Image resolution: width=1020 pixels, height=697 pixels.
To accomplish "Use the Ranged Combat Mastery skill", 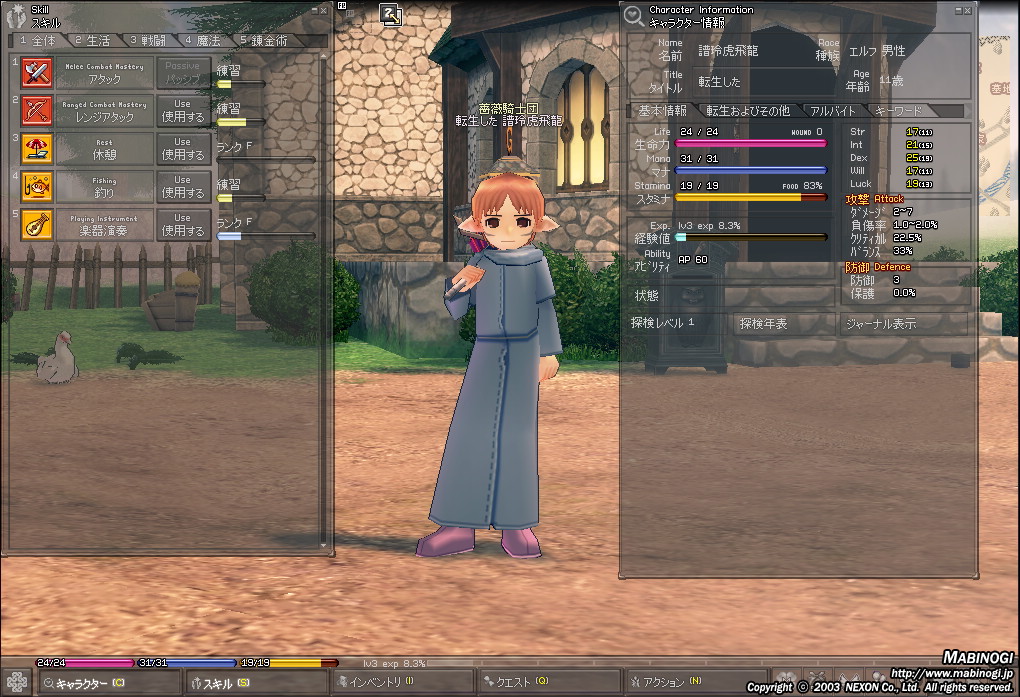I will click(182, 110).
